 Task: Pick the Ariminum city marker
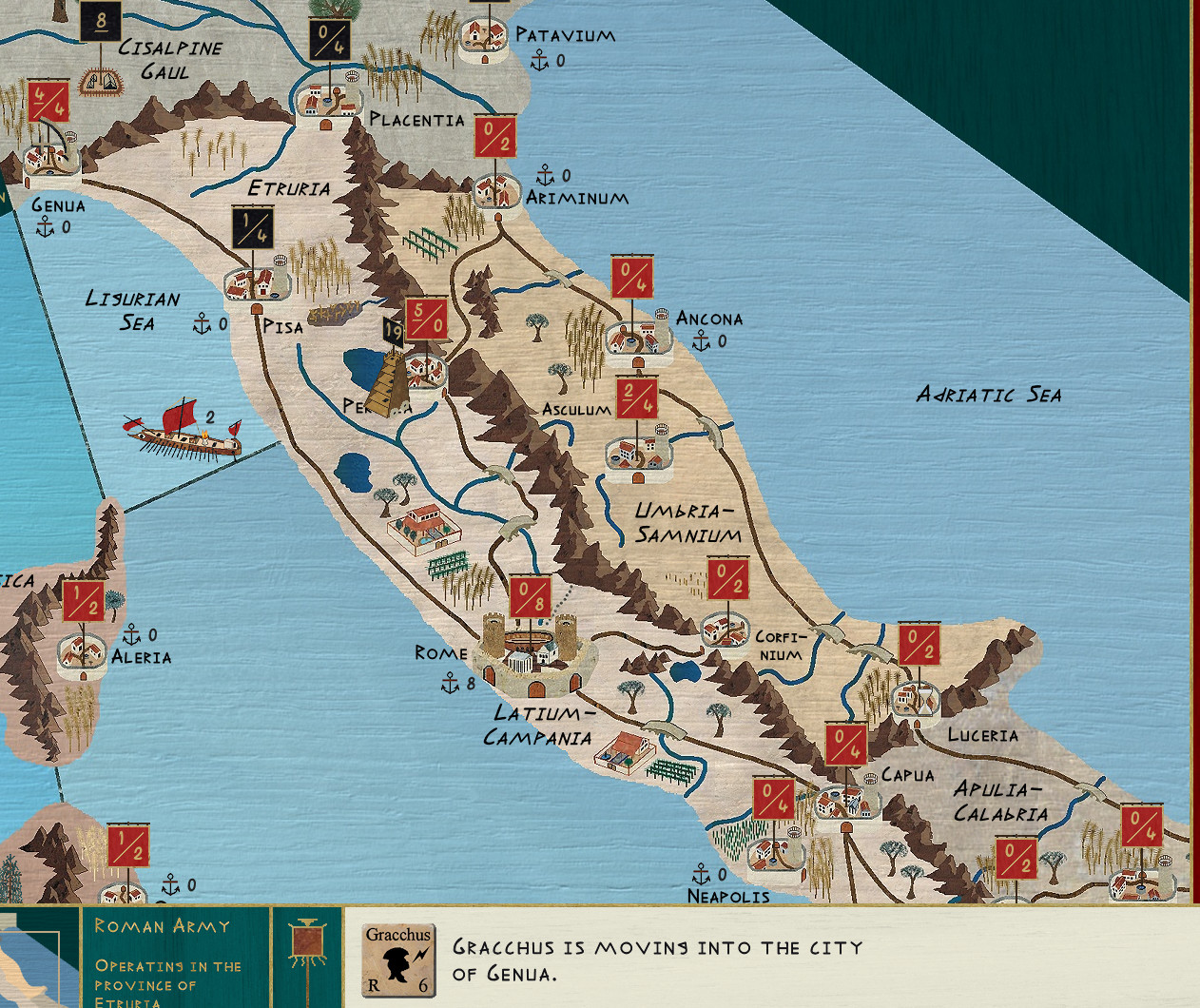tap(494, 190)
